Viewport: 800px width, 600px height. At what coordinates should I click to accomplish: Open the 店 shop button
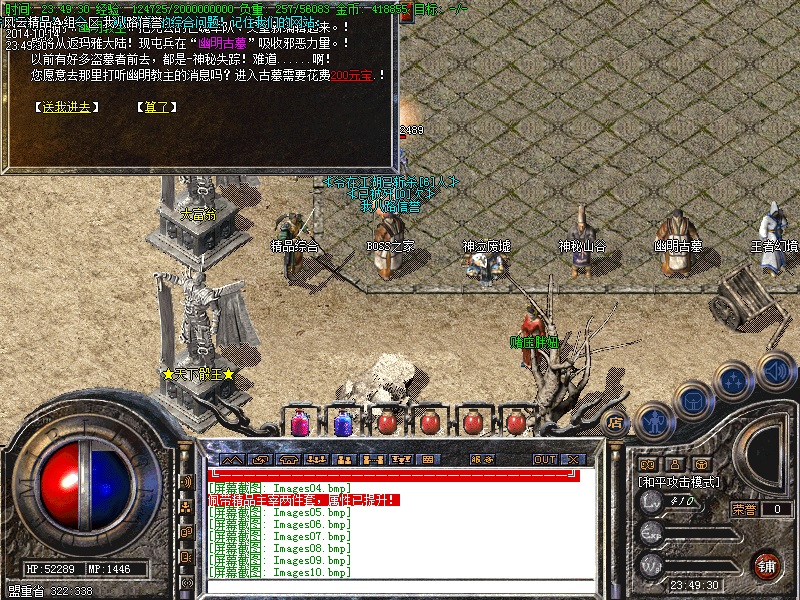pyautogui.click(x=616, y=422)
